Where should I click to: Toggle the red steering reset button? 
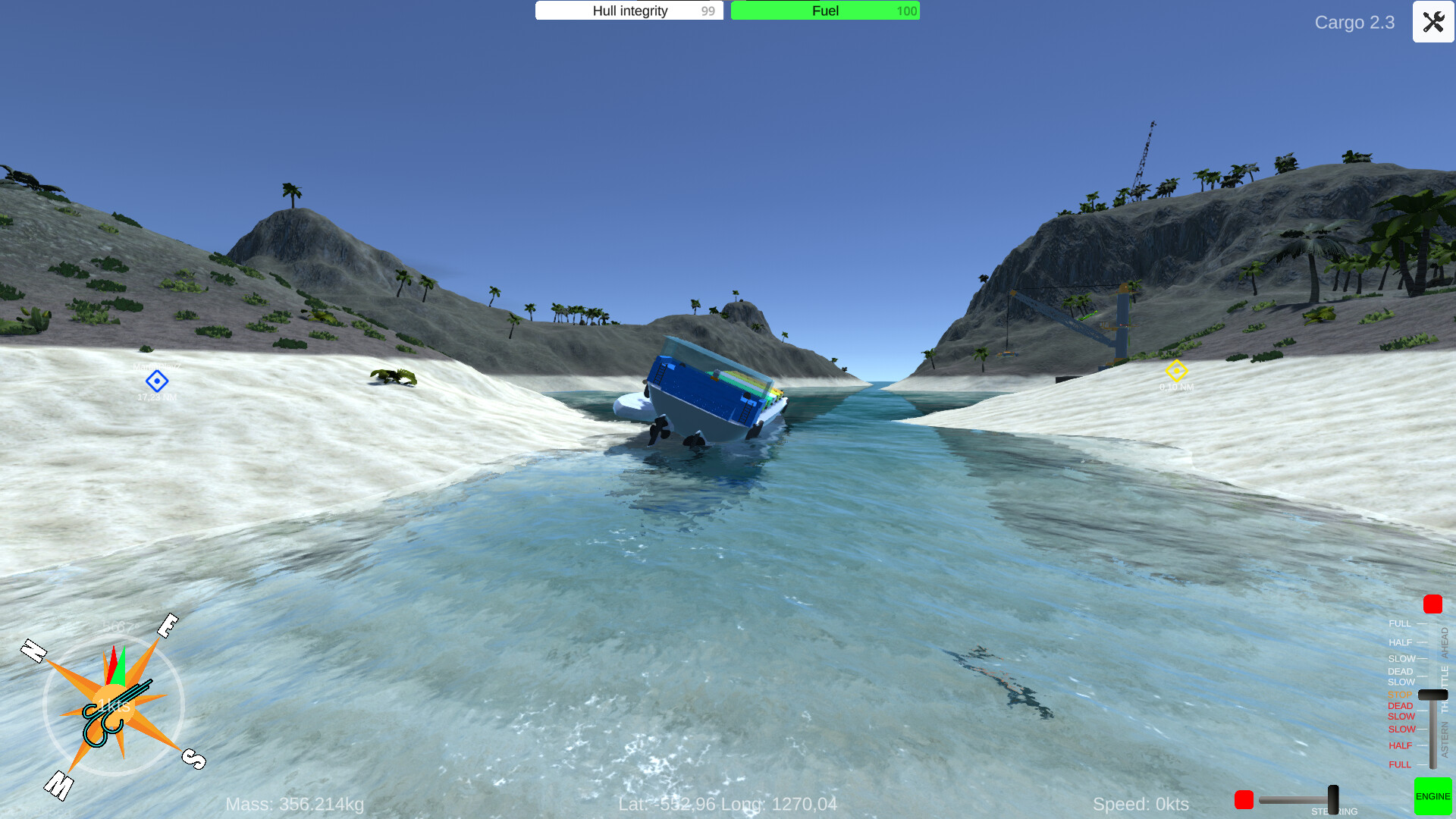coord(1246,799)
